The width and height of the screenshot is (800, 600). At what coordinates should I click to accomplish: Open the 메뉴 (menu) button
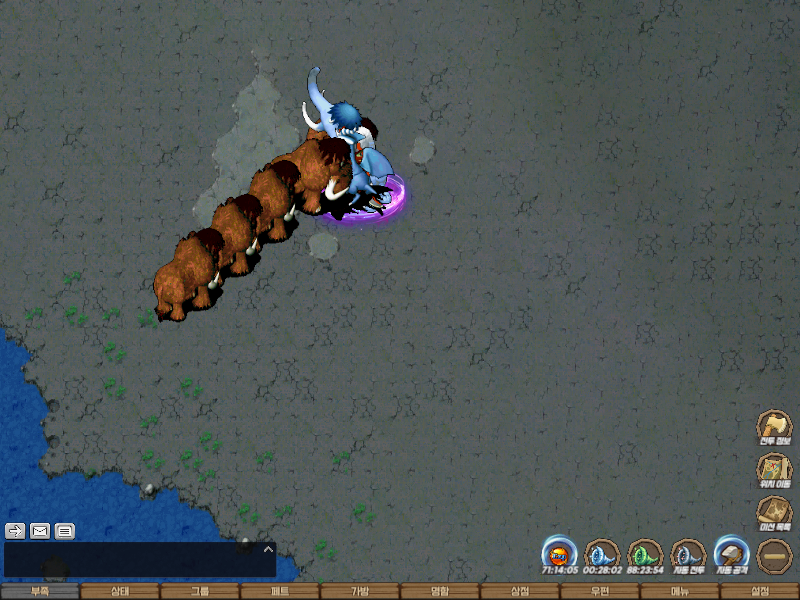680,591
